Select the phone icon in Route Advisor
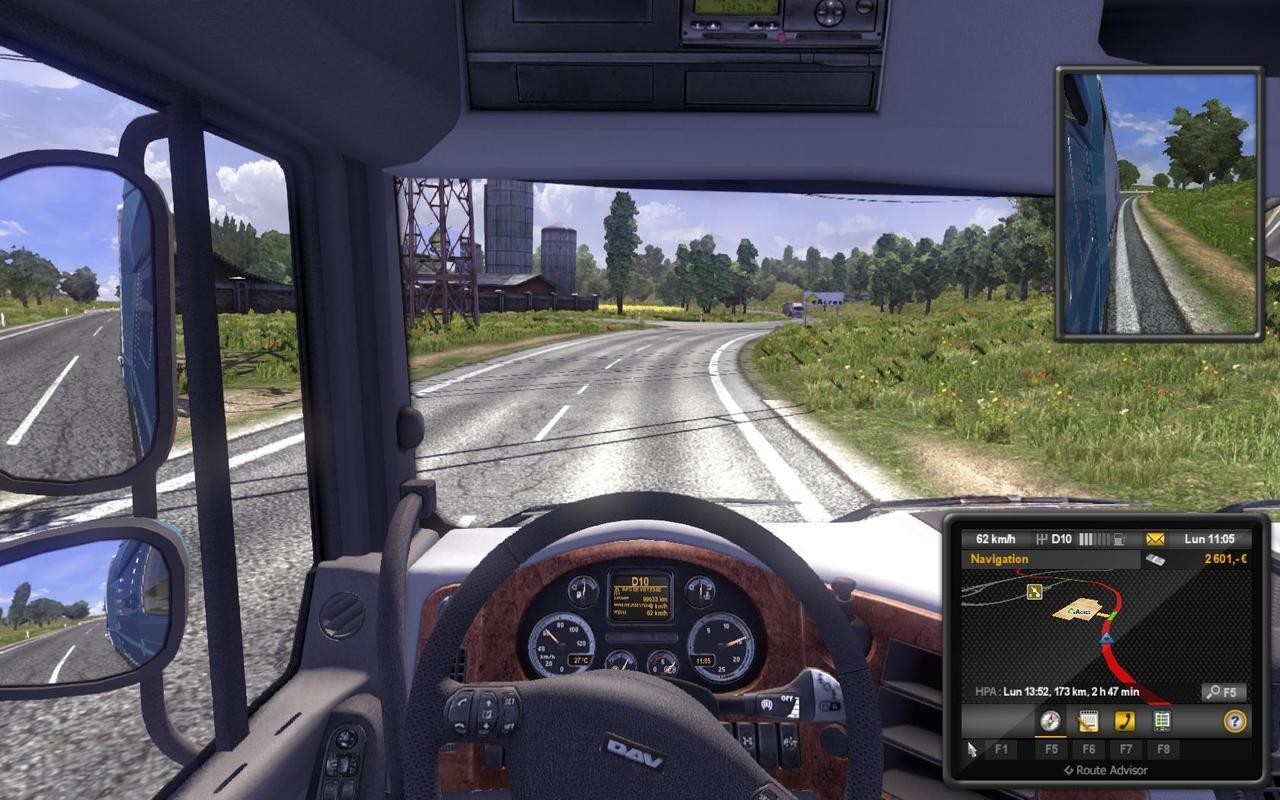Screen dimensions: 1280x800 (1125, 721)
